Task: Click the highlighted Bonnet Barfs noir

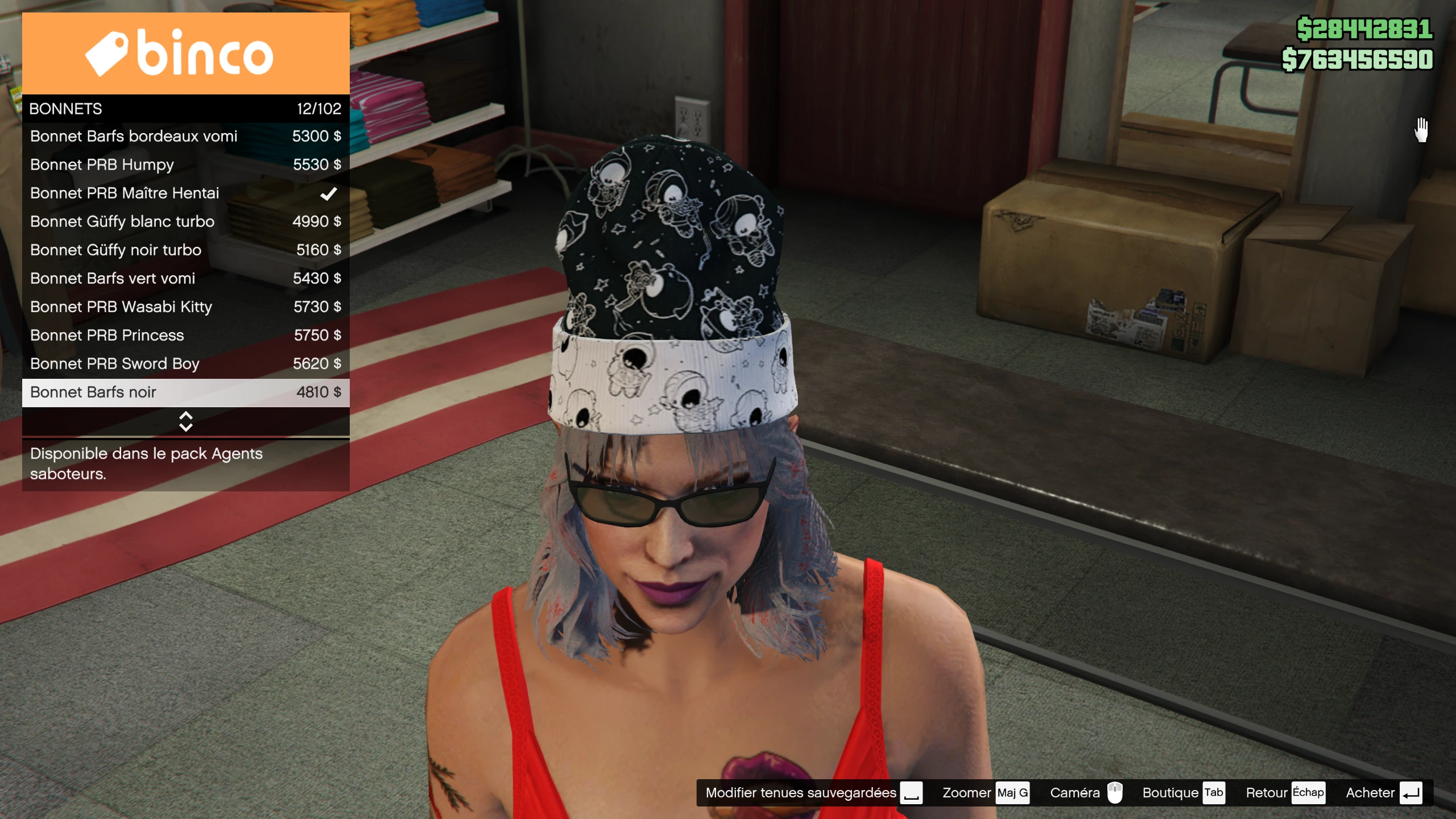Action: point(185,392)
